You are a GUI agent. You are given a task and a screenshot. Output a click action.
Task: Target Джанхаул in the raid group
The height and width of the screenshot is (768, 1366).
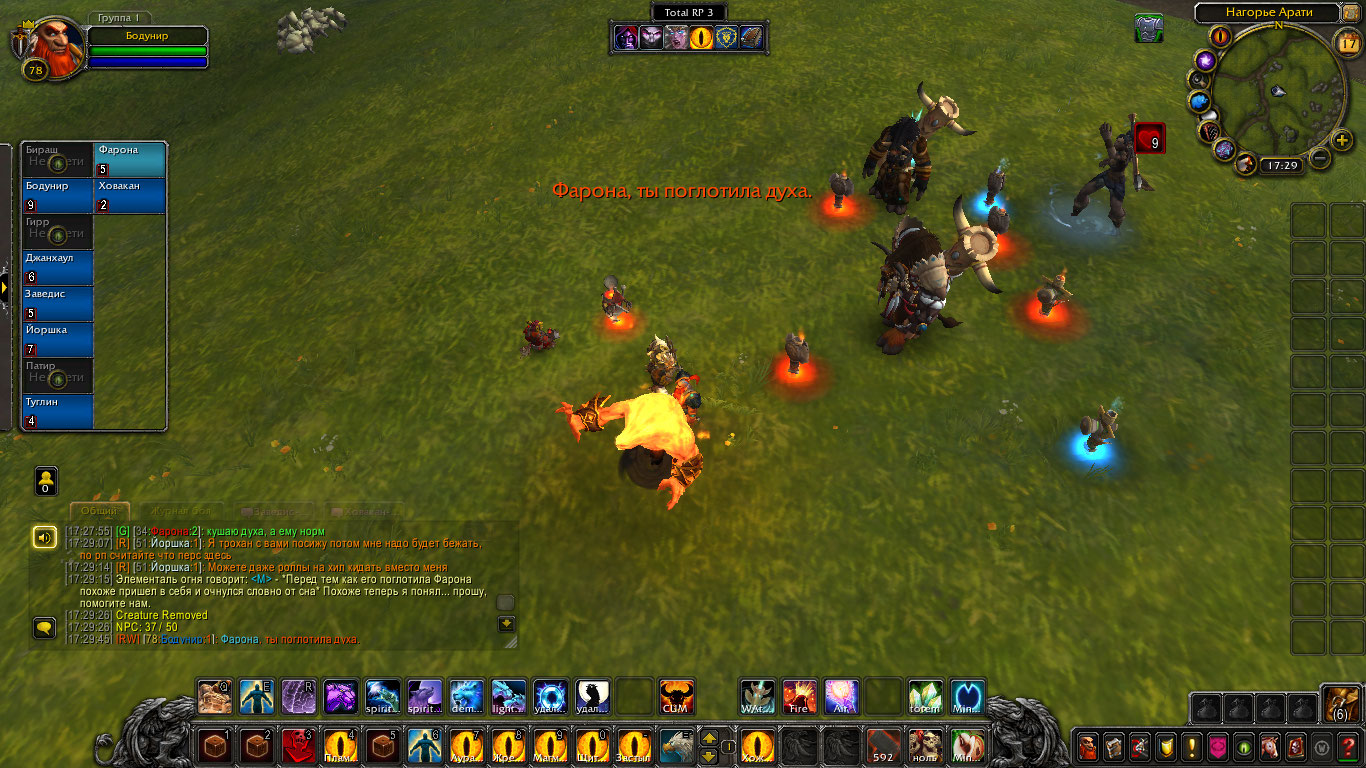click(x=58, y=268)
